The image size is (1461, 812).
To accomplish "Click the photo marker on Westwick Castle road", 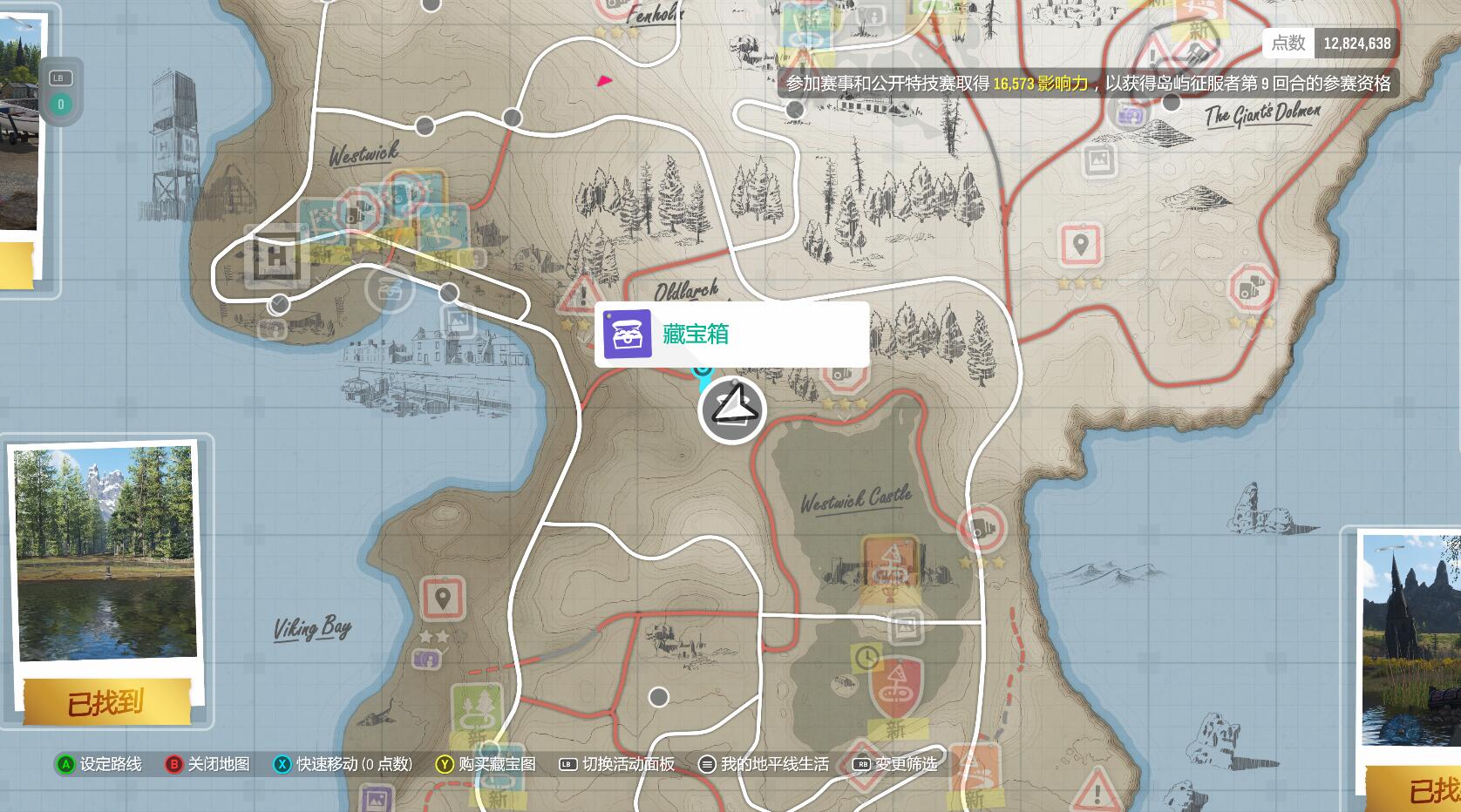I will click(x=905, y=625).
